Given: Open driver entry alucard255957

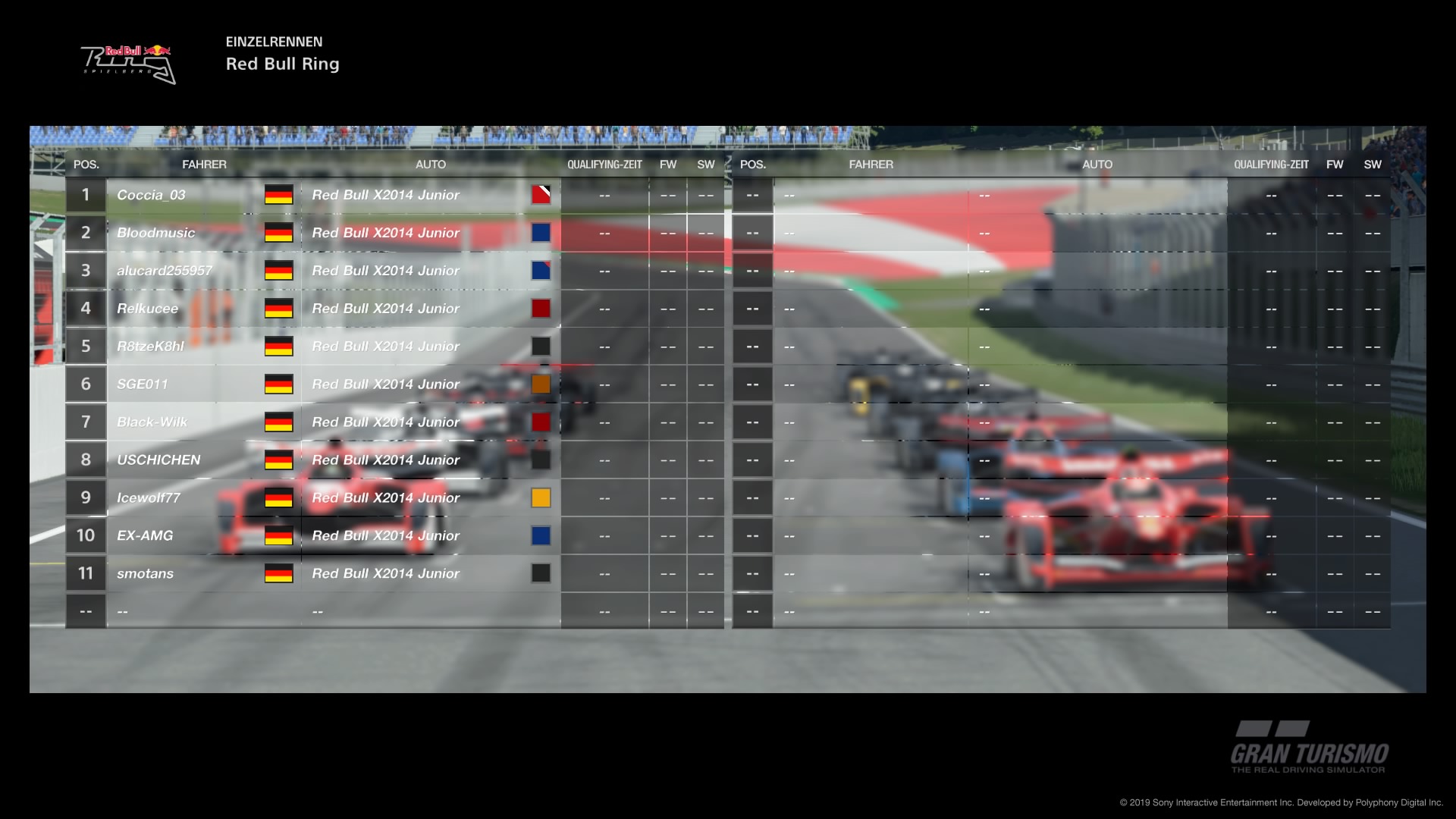Looking at the screenshot, I should point(165,271).
